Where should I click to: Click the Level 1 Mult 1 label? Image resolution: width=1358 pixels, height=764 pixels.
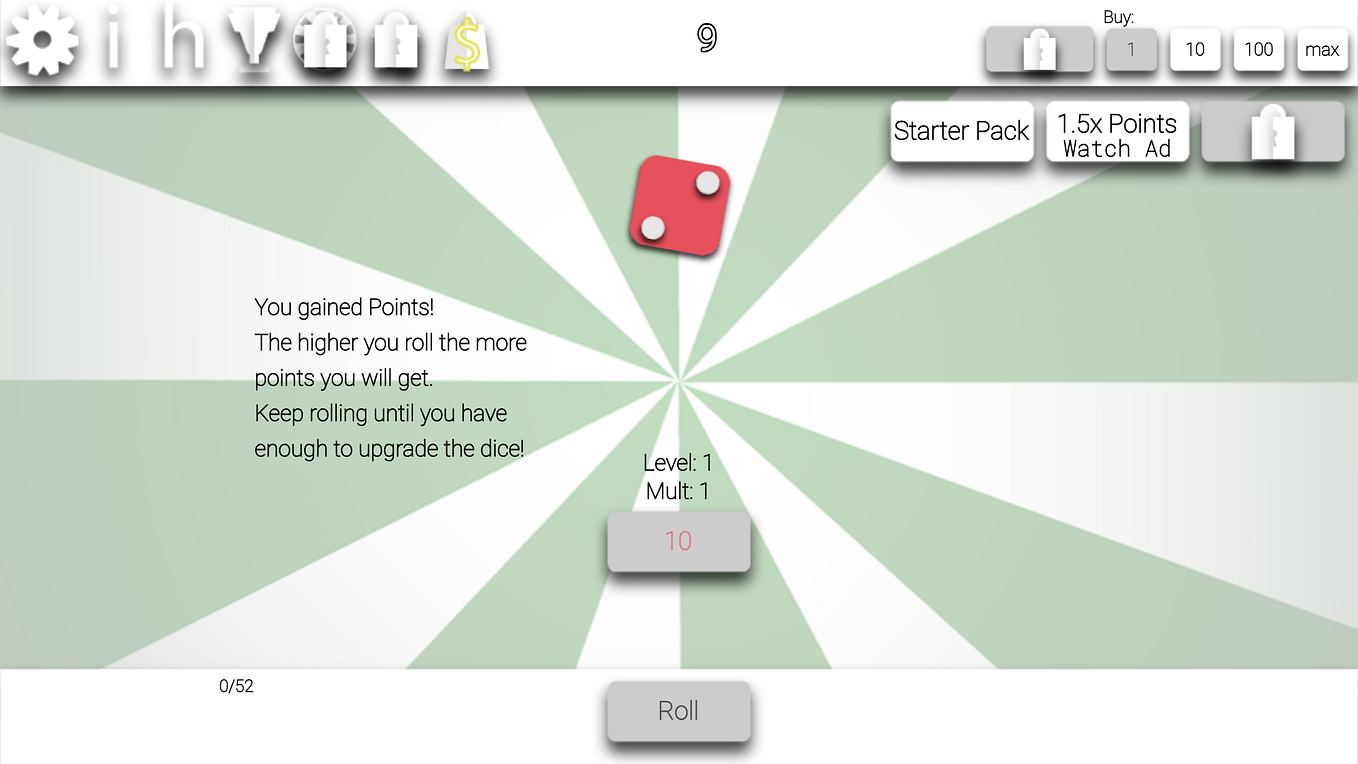point(678,476)
